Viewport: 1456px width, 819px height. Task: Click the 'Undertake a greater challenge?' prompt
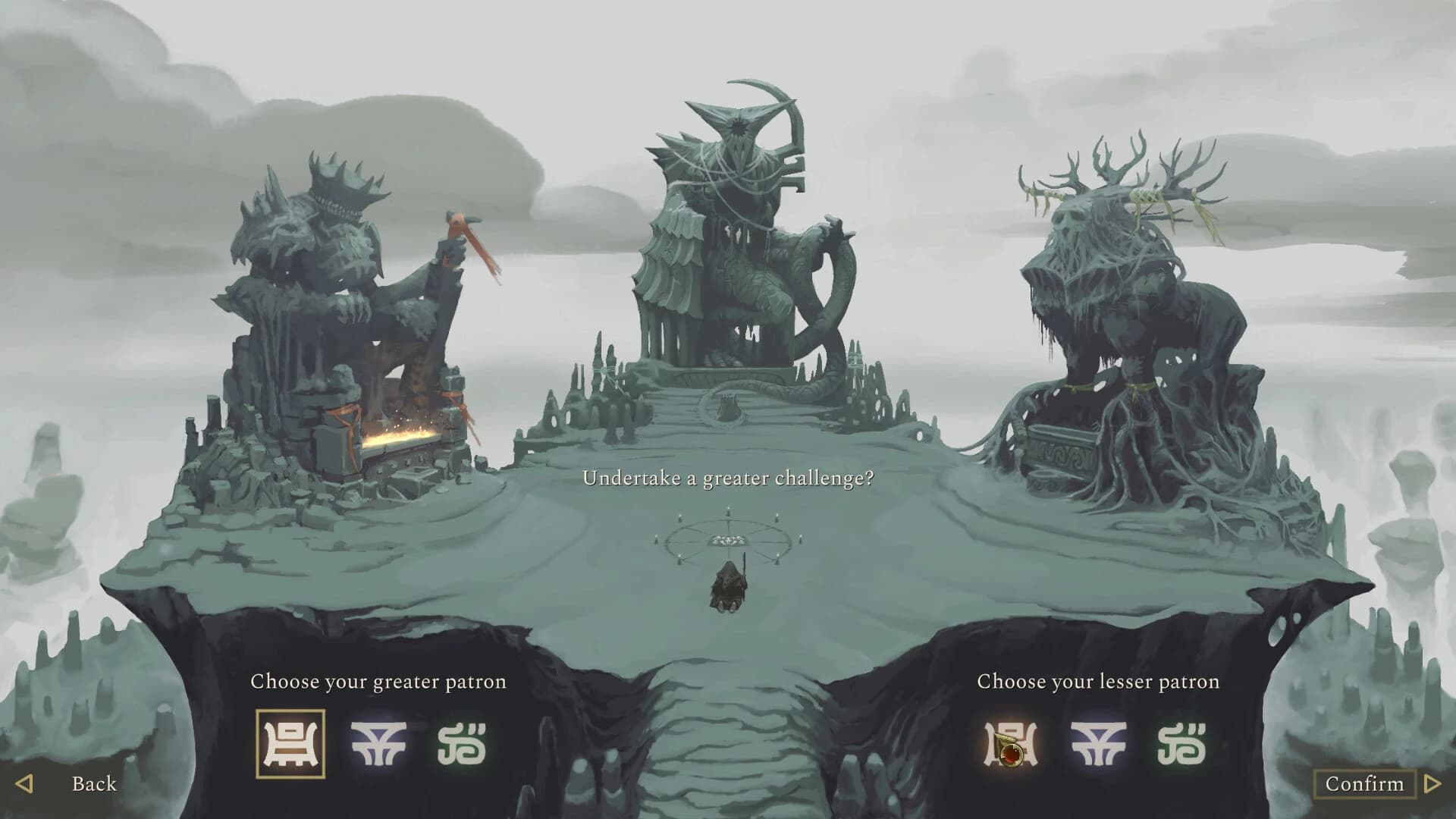tap(728, 478)
